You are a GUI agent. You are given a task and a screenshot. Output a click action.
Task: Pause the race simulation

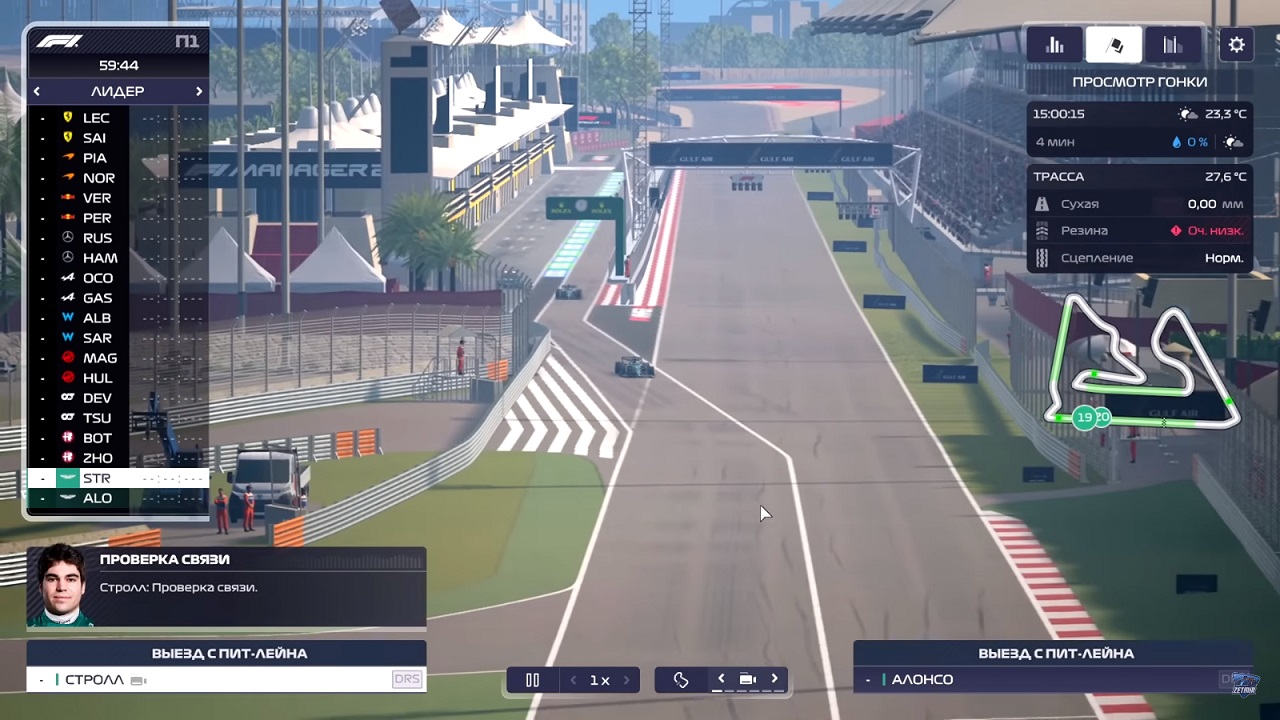pos(532,679)
